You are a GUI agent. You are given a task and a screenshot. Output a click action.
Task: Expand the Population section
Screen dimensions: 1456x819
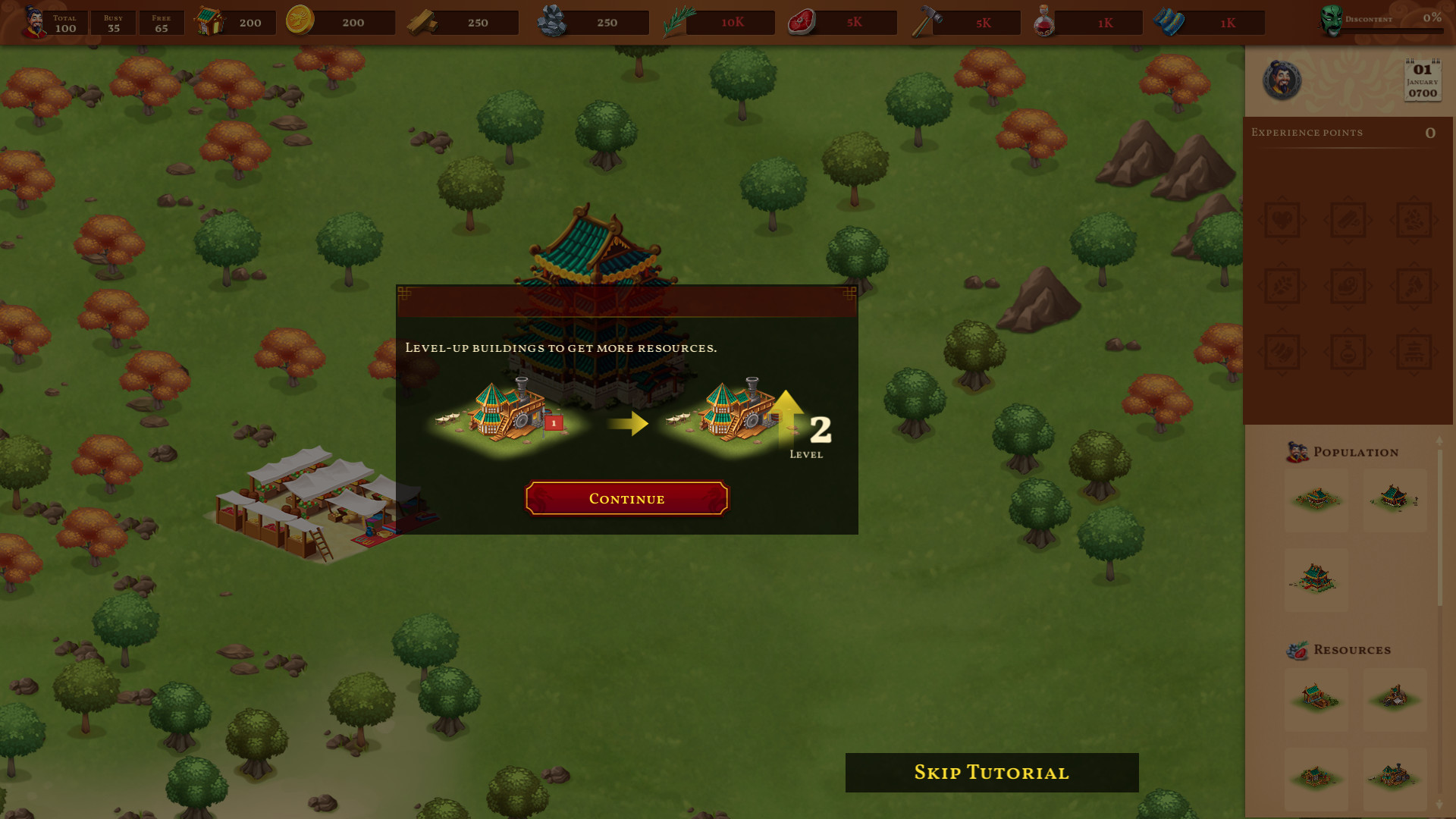coord(1355,451)
